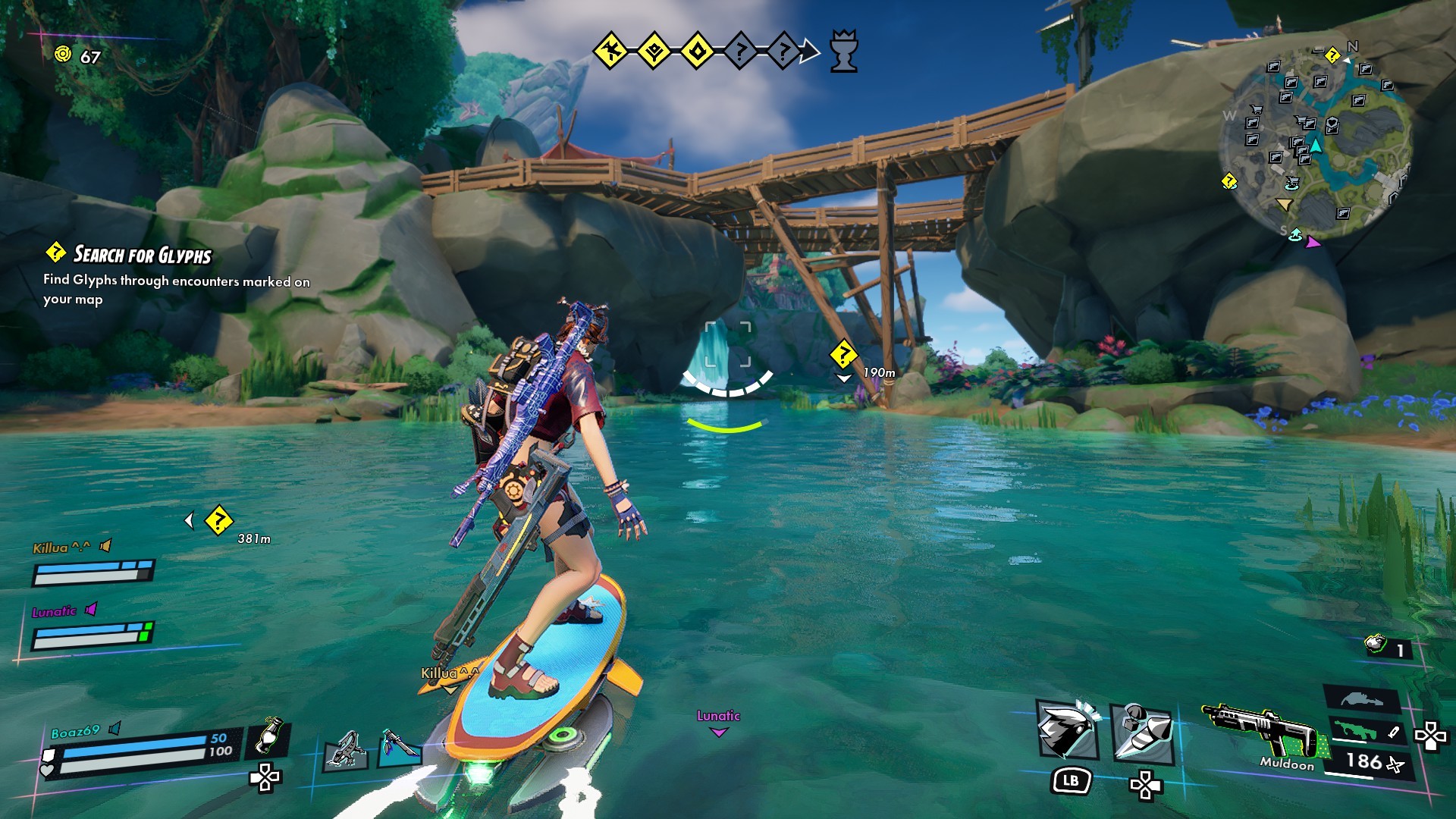Select the 381m glyph waypoint marker
The width and height of the screenshot is (1456, 819).
[218, 520]
